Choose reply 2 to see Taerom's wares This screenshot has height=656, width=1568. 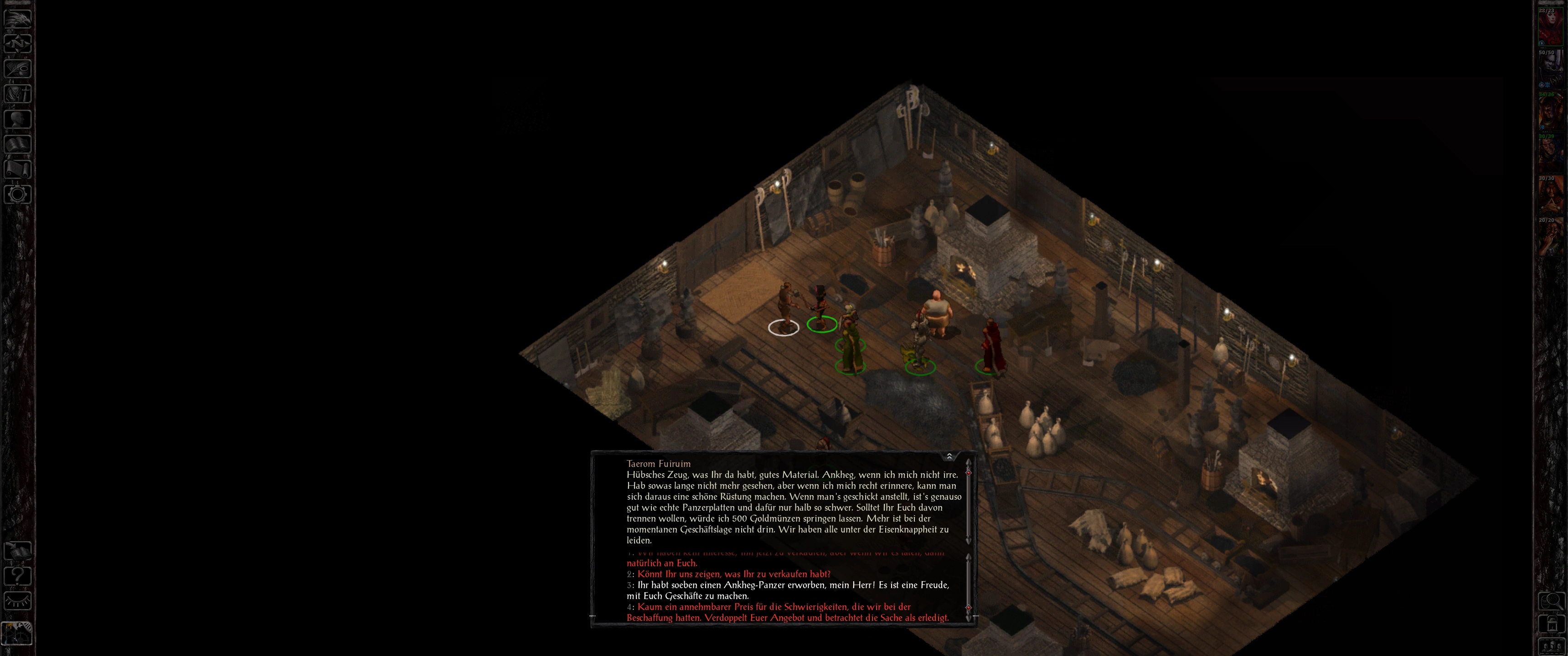tap(733, 574)
